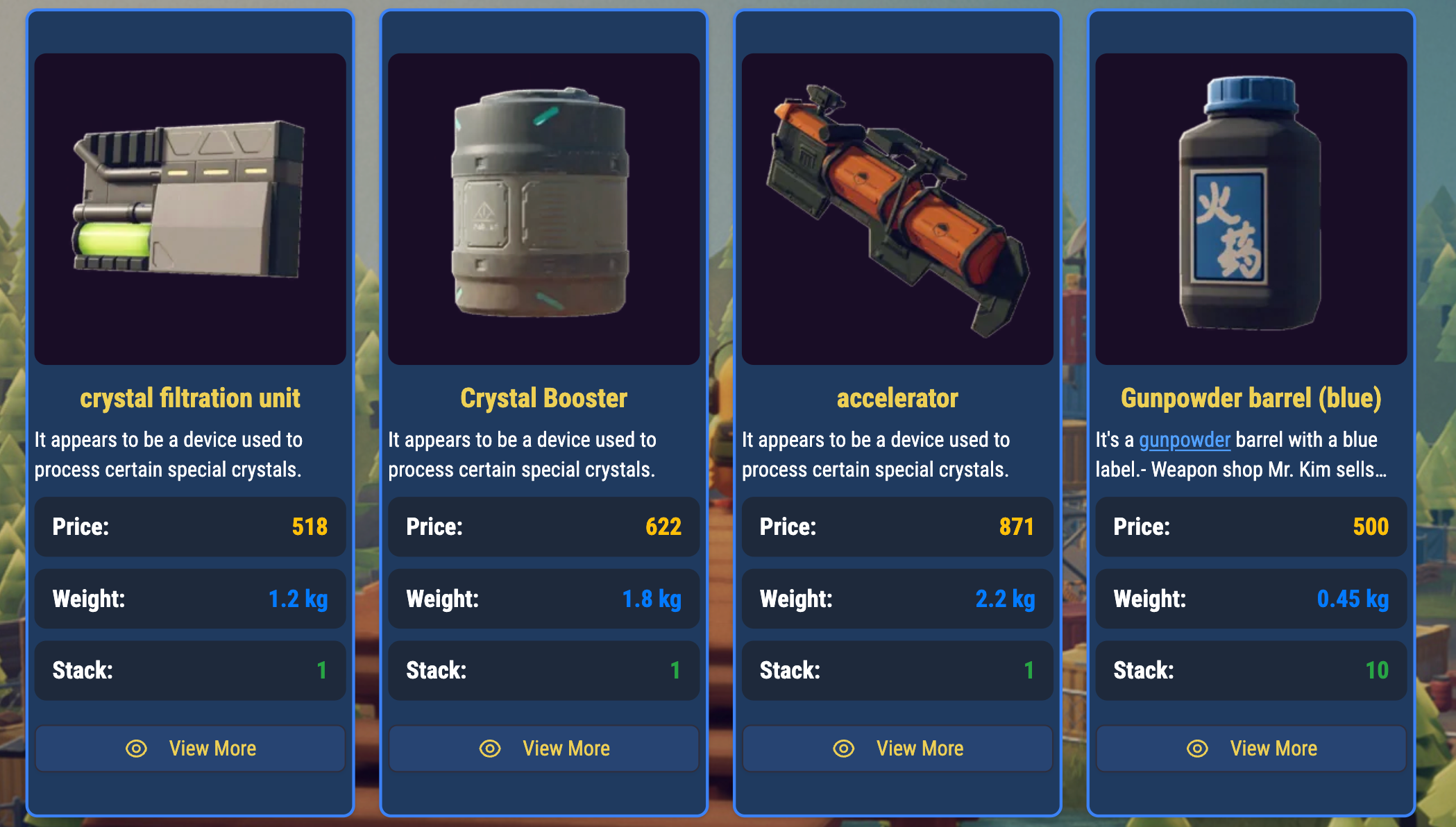Click the eye icon on accelerator card

point(845,748)
